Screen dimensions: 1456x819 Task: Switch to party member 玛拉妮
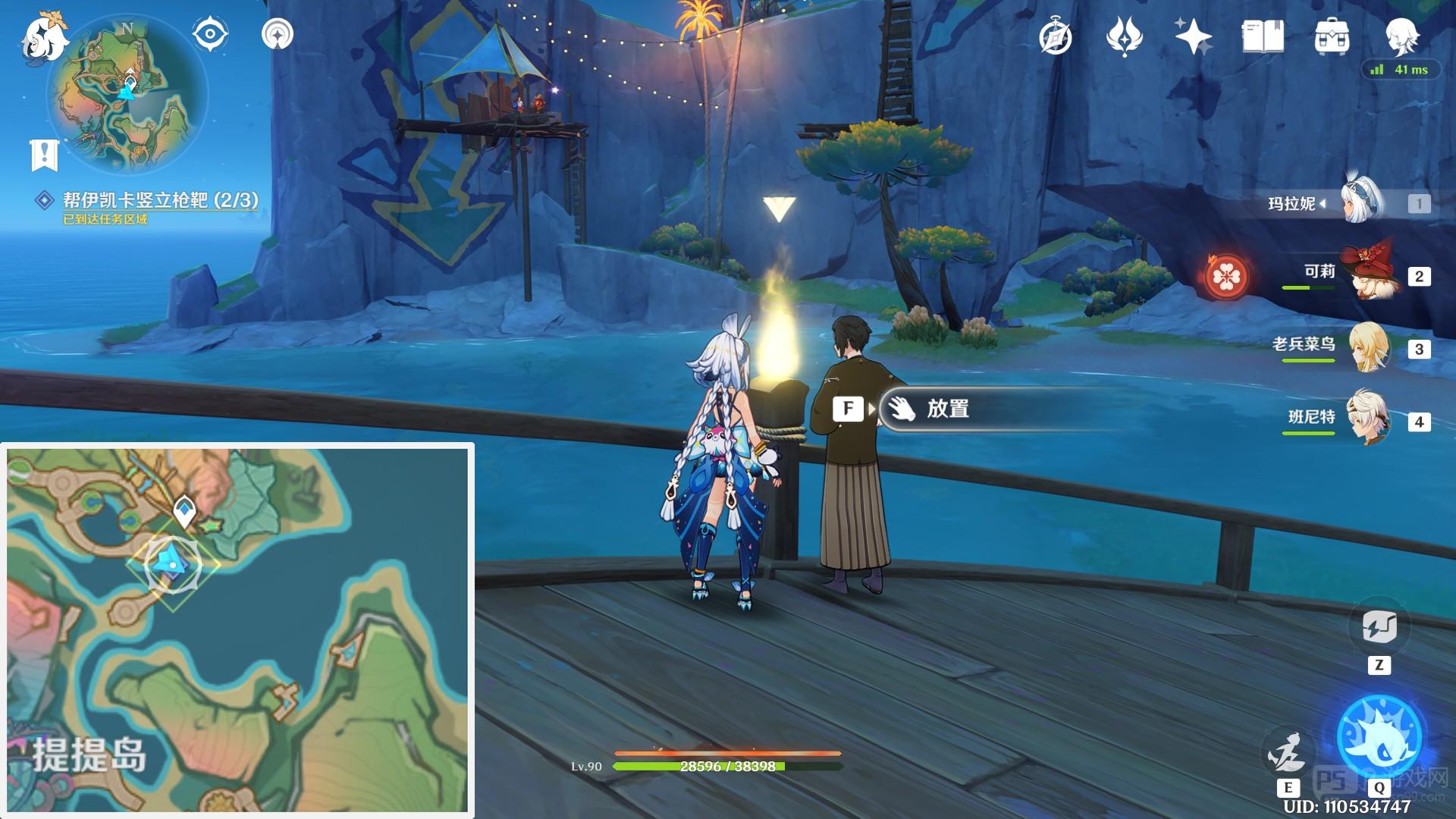(x=1363, y=203)
